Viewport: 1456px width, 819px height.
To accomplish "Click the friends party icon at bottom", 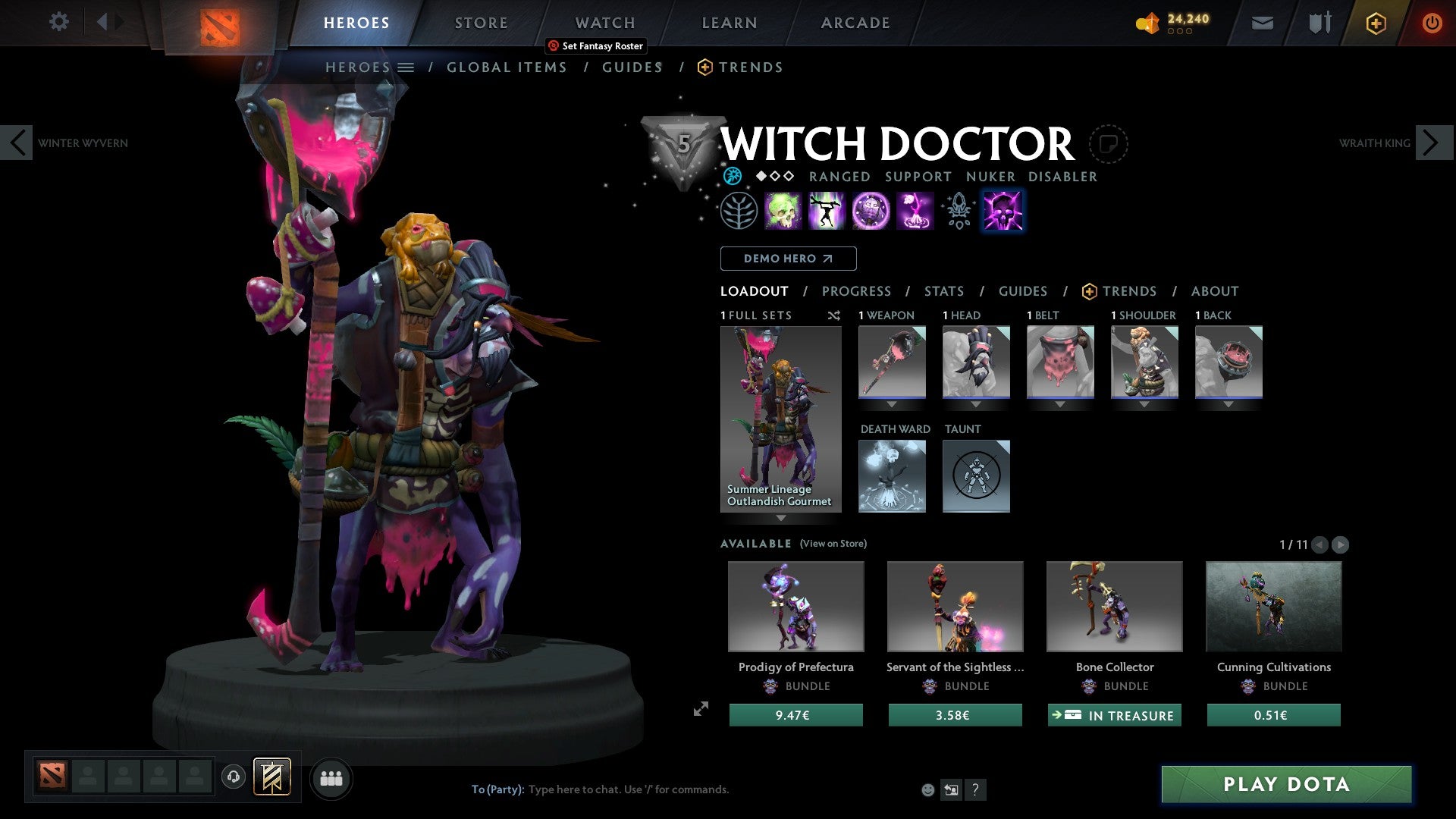I will 331,777.
